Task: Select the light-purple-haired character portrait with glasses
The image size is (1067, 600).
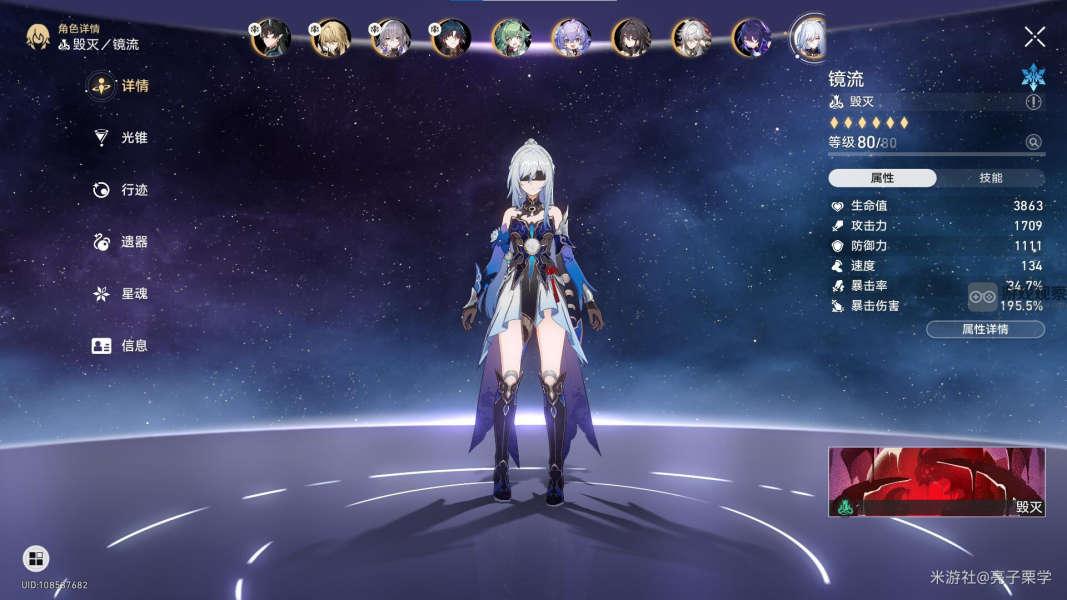Action: [x=570, y=38]
